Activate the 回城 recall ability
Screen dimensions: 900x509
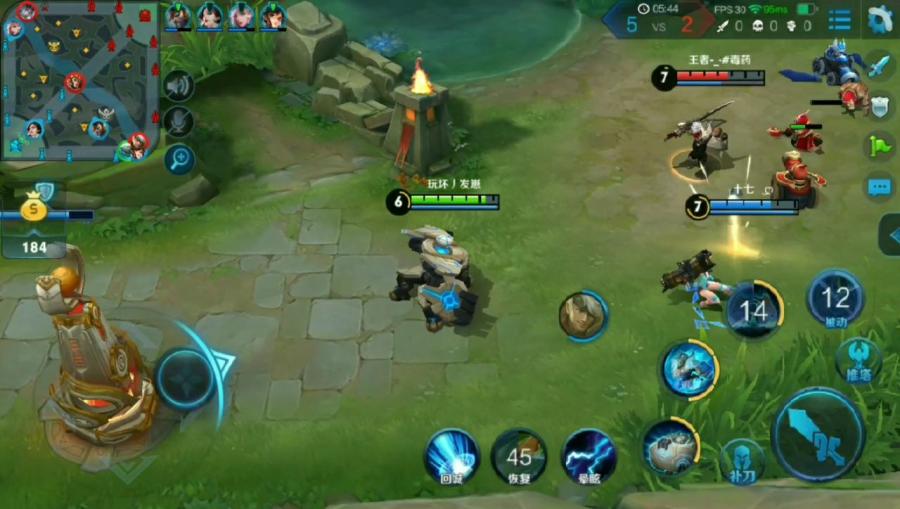click(451, 456)
